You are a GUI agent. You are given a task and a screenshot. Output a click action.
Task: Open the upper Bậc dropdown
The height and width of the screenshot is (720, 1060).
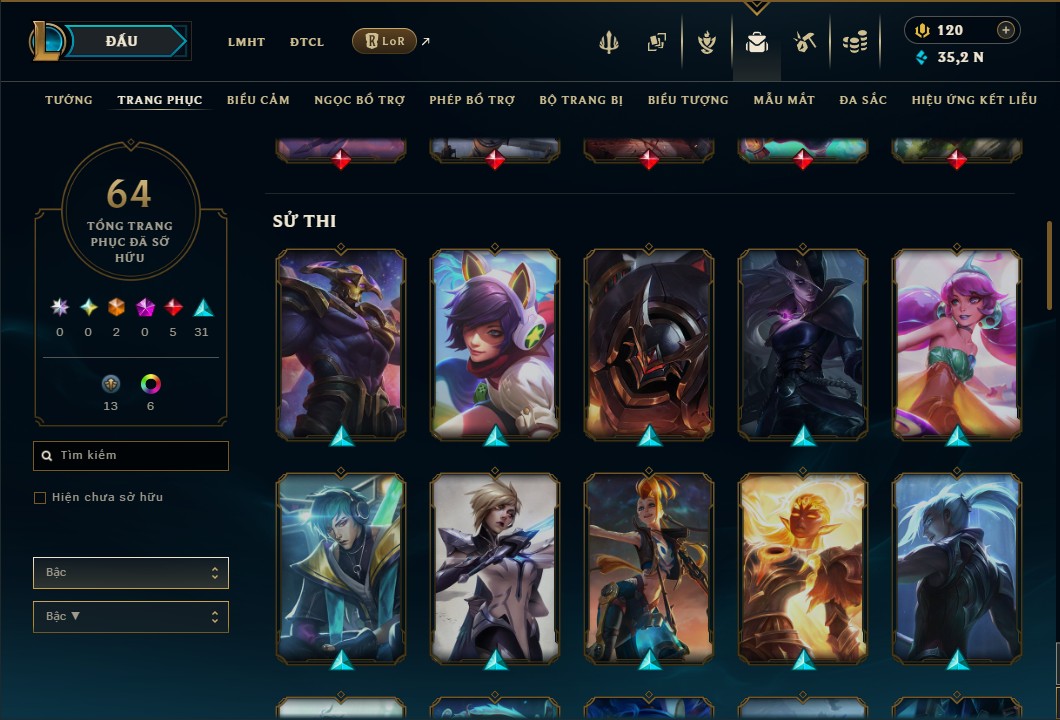pyautogui.click(x=131, y=573)
